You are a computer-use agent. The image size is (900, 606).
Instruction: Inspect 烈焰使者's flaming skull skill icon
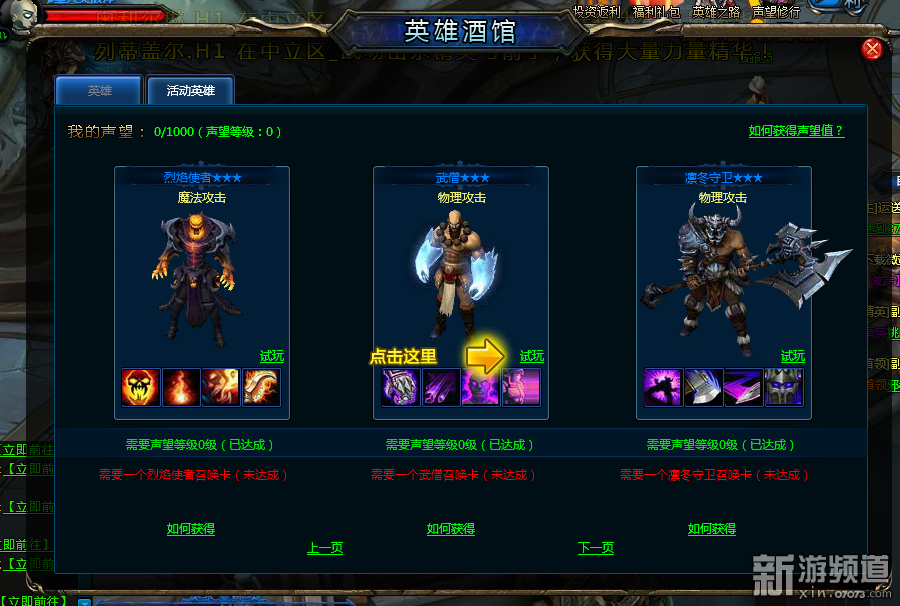(x=141, y=387)
